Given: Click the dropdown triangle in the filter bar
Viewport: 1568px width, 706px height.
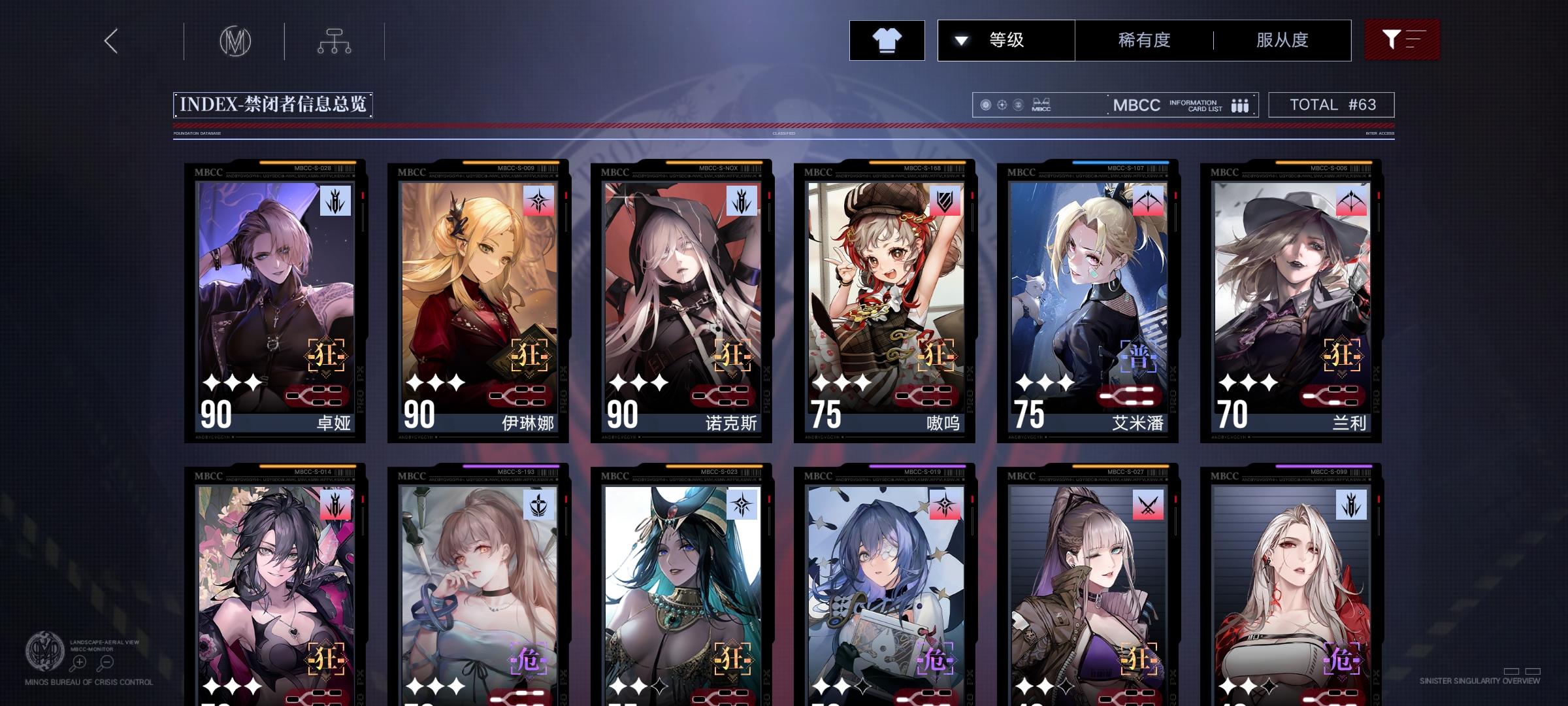Looking at the screenshot, I should 960,40.
